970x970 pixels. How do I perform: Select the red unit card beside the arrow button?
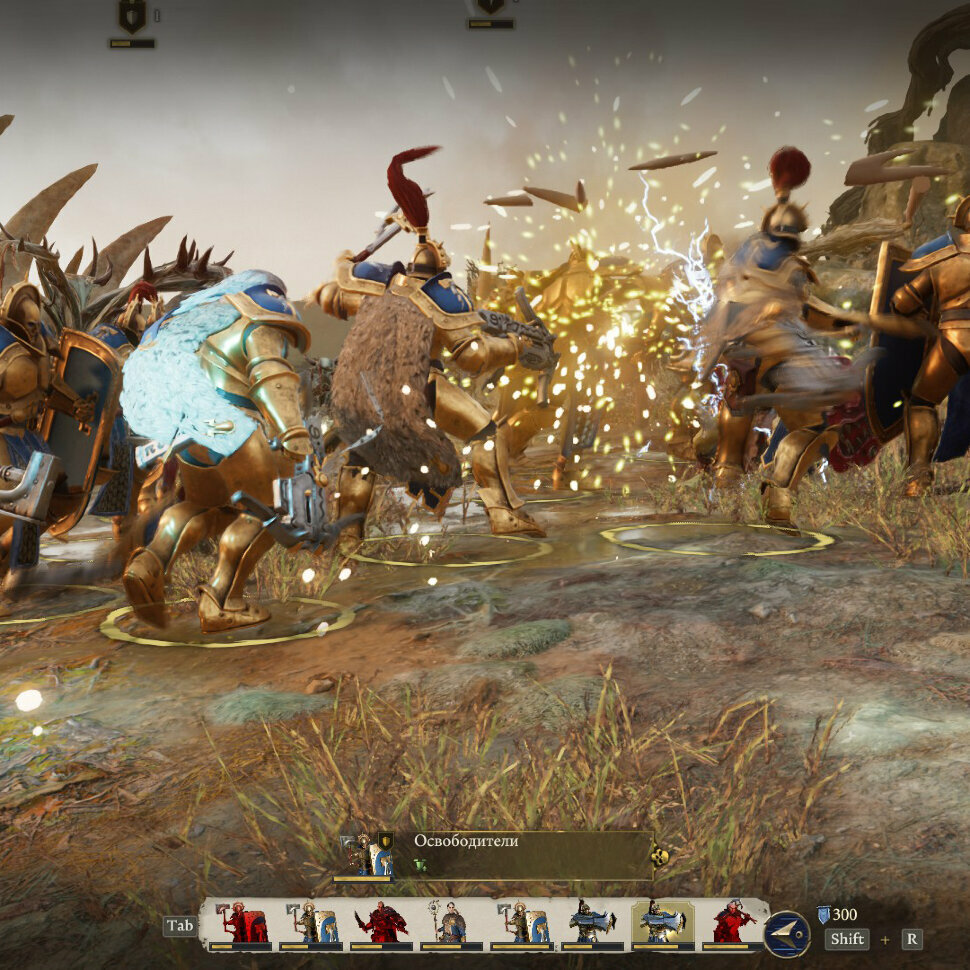(732, 924)
